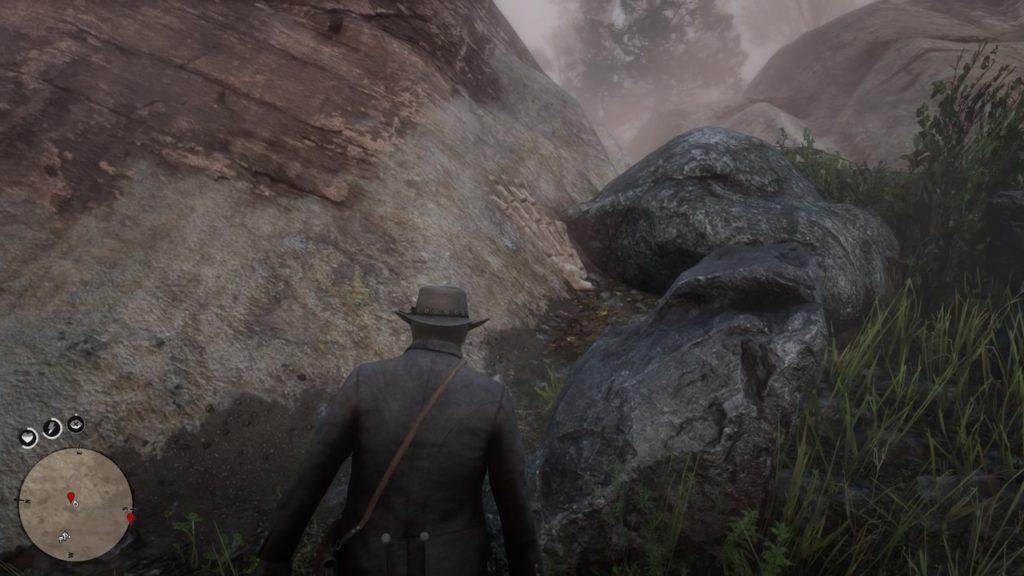Select the red marker at minimap center
Screen dimensions: 1024x576
pos(71,498)
